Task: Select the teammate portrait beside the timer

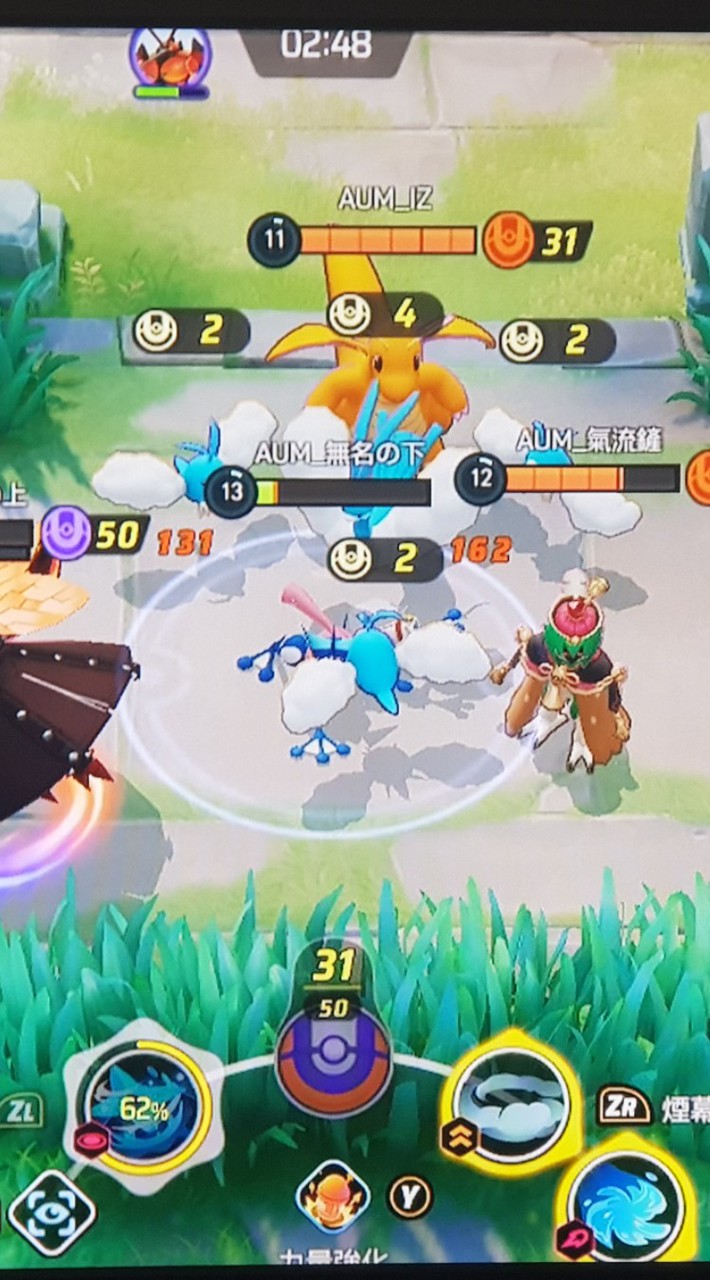Action: [170, 60]
